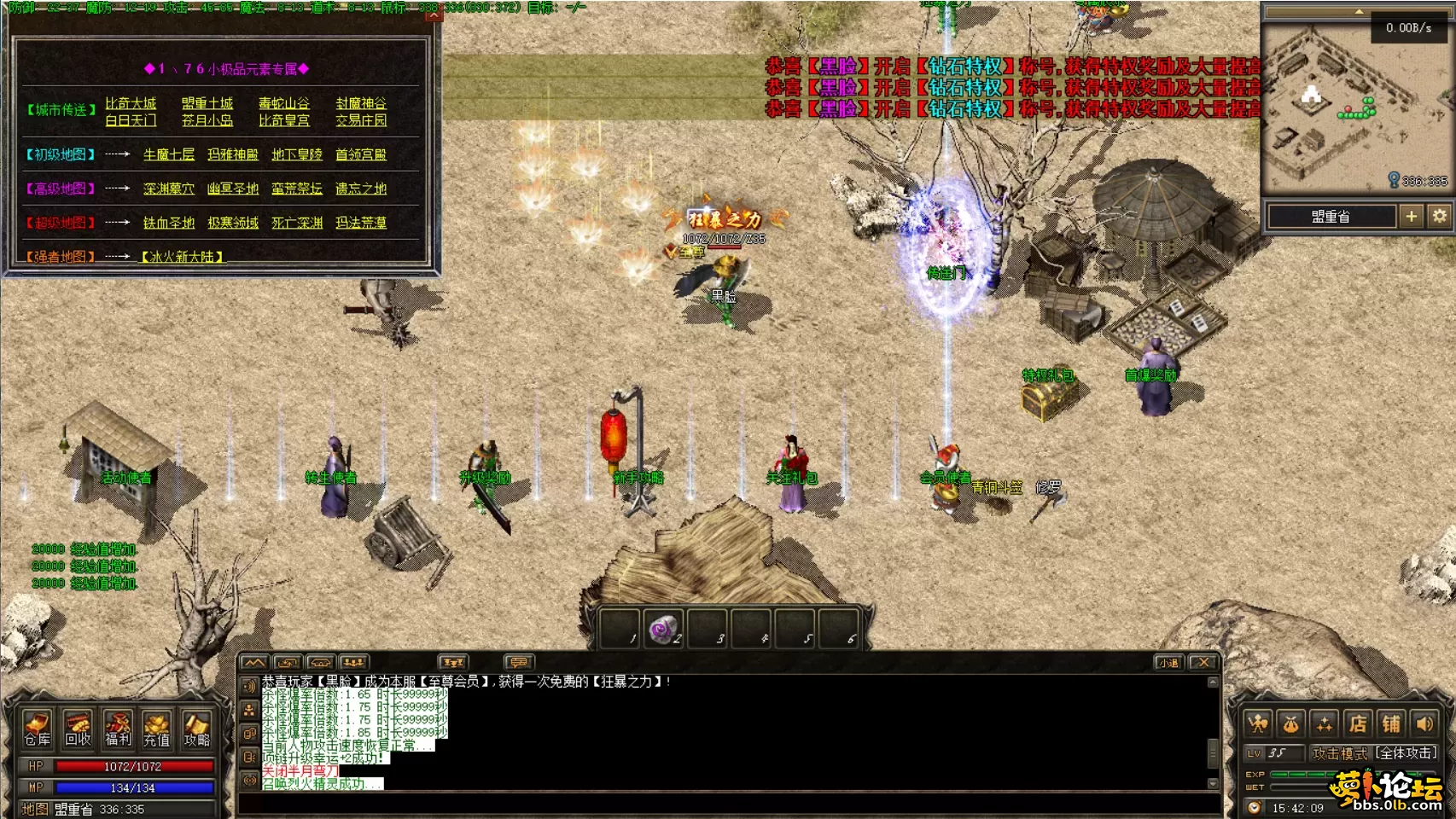The image size is (1456, 819).
Task: Toggle the sound speaker icon
Action: (x=1424, y=724)
